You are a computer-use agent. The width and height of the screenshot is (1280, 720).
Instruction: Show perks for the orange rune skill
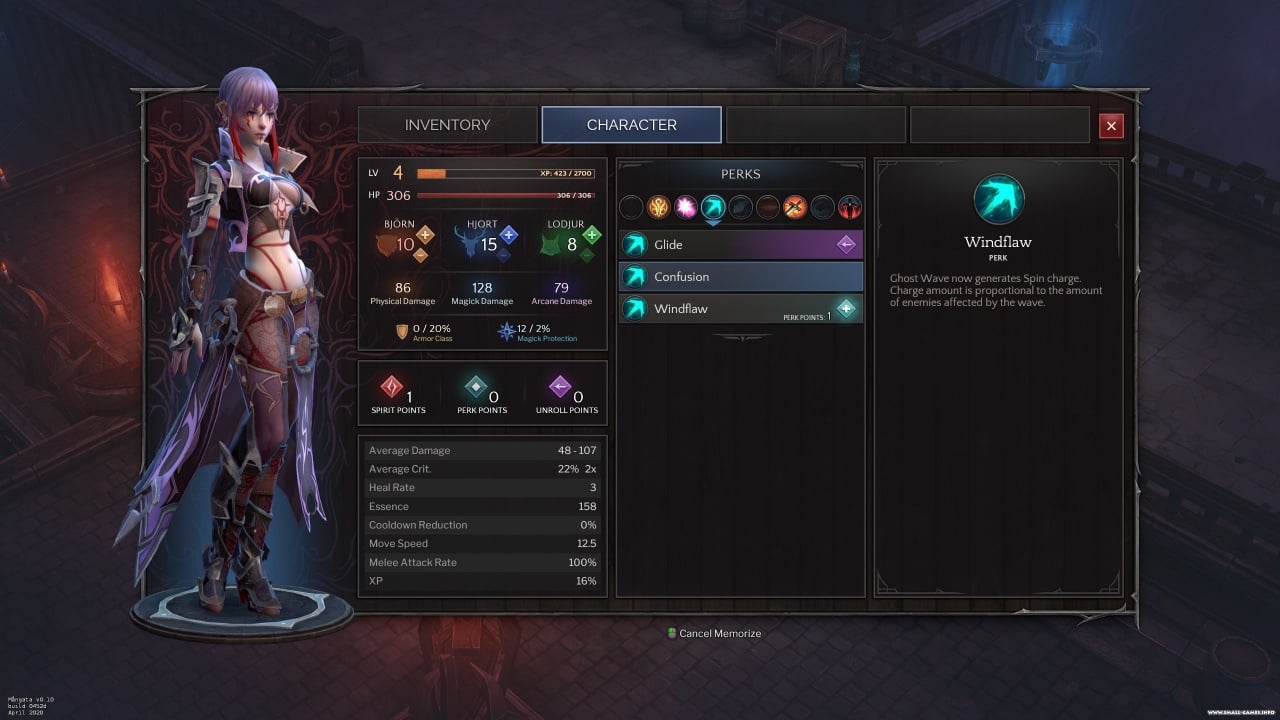pyautogui.click(x=658, y=207)
